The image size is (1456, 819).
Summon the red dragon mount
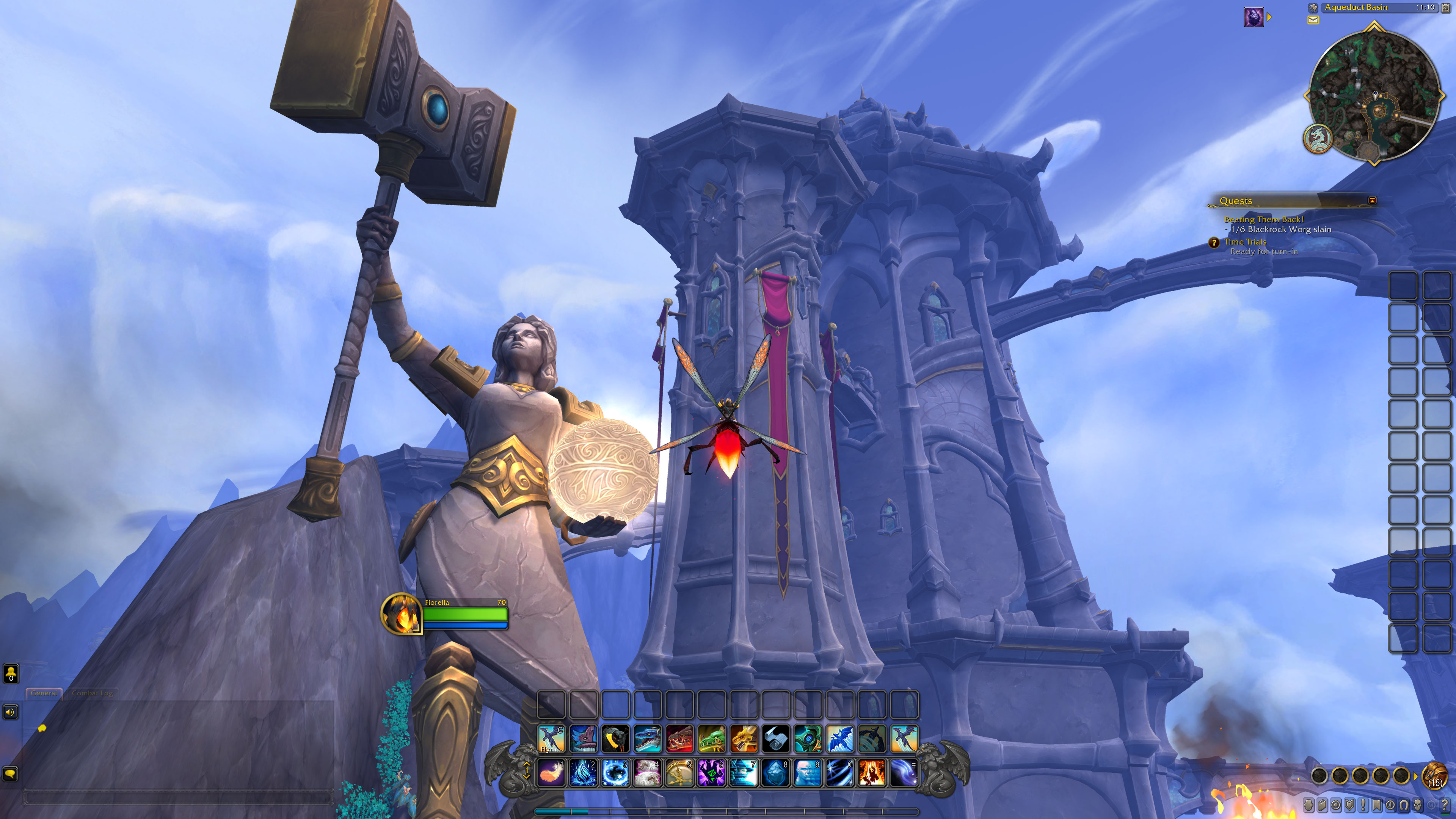click(x=679, y=739)
